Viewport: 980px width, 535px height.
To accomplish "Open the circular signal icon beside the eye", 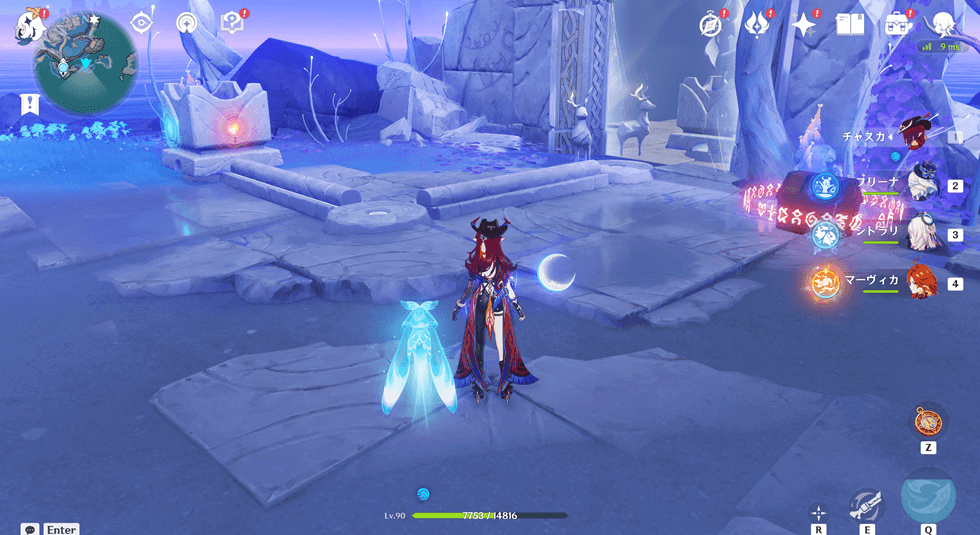I will [x=186, y=22].
